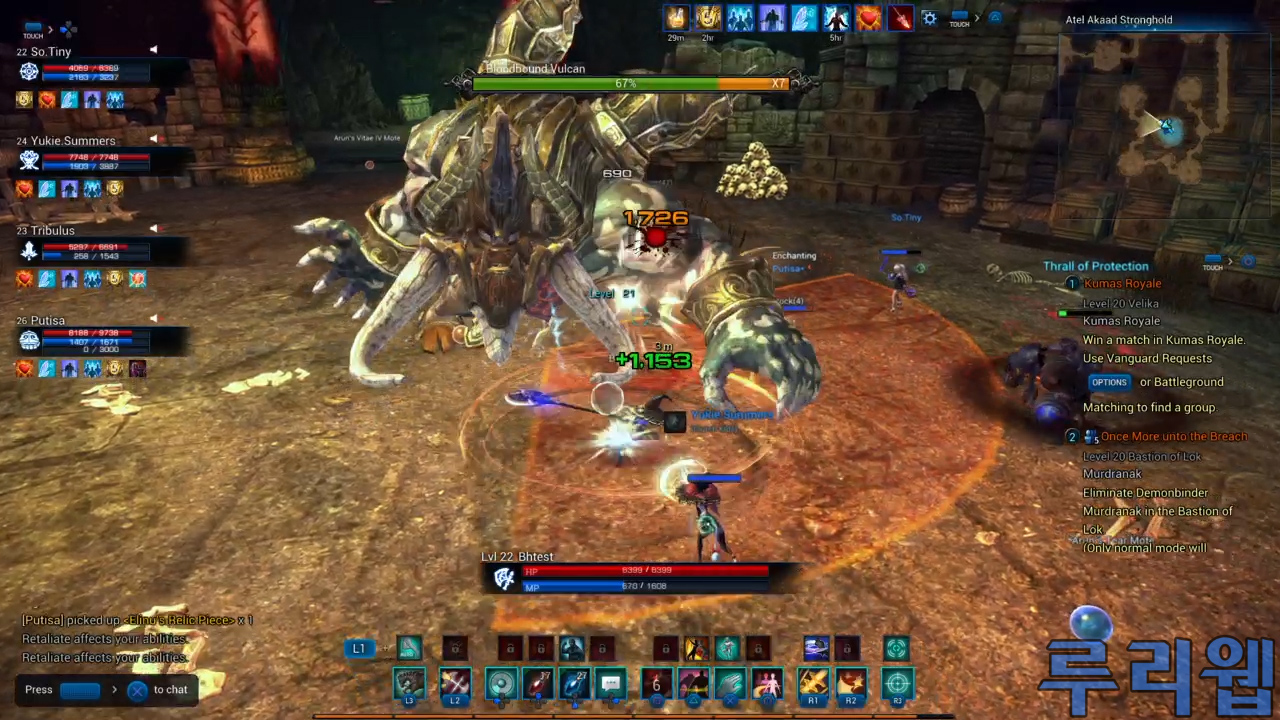Toggle the L1 hotbar page button
The width and height of the screenshot is (1280, 720).
coord(358,649)
